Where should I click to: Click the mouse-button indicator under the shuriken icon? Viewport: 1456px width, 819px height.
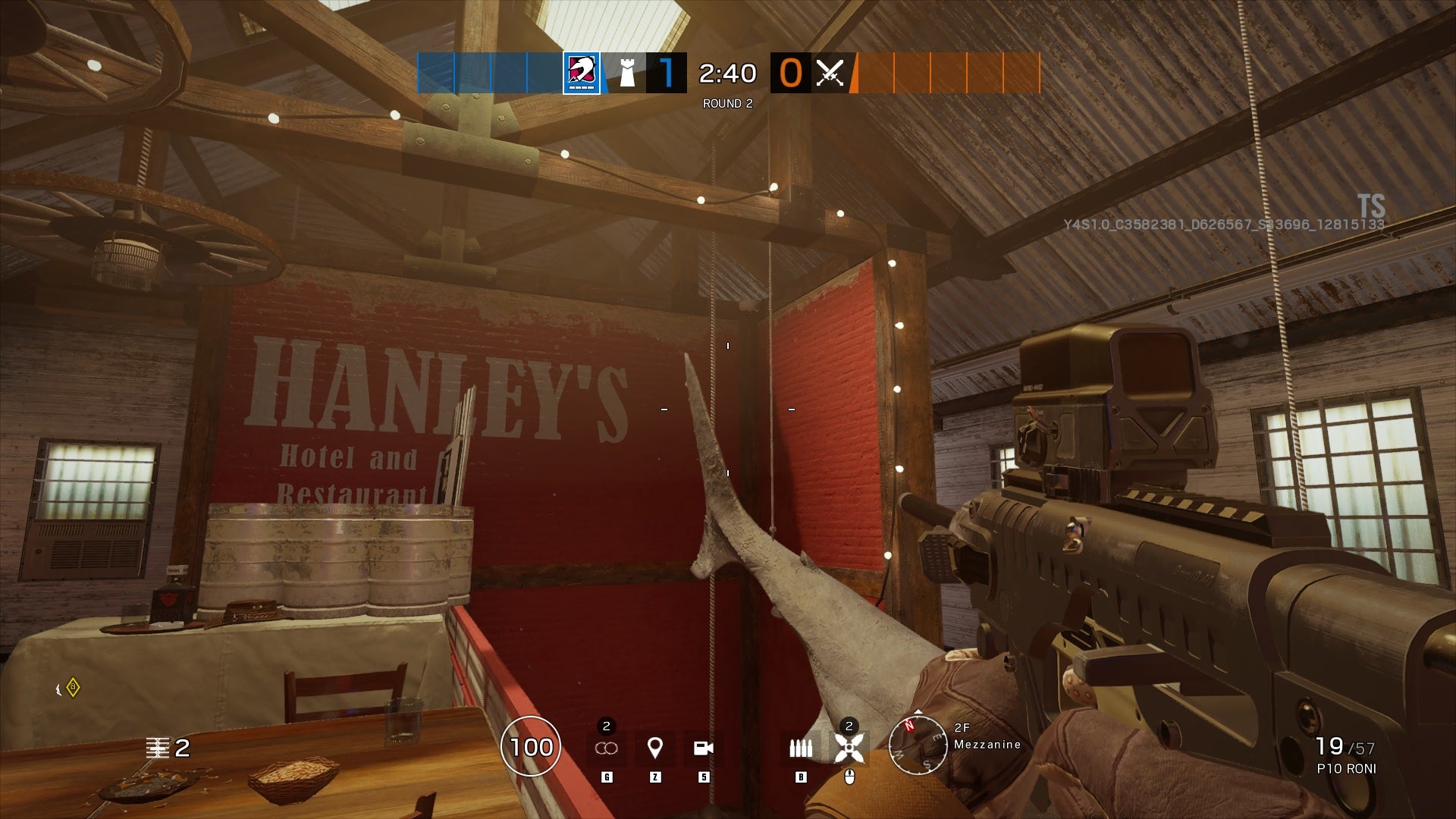tap(851, 775)
